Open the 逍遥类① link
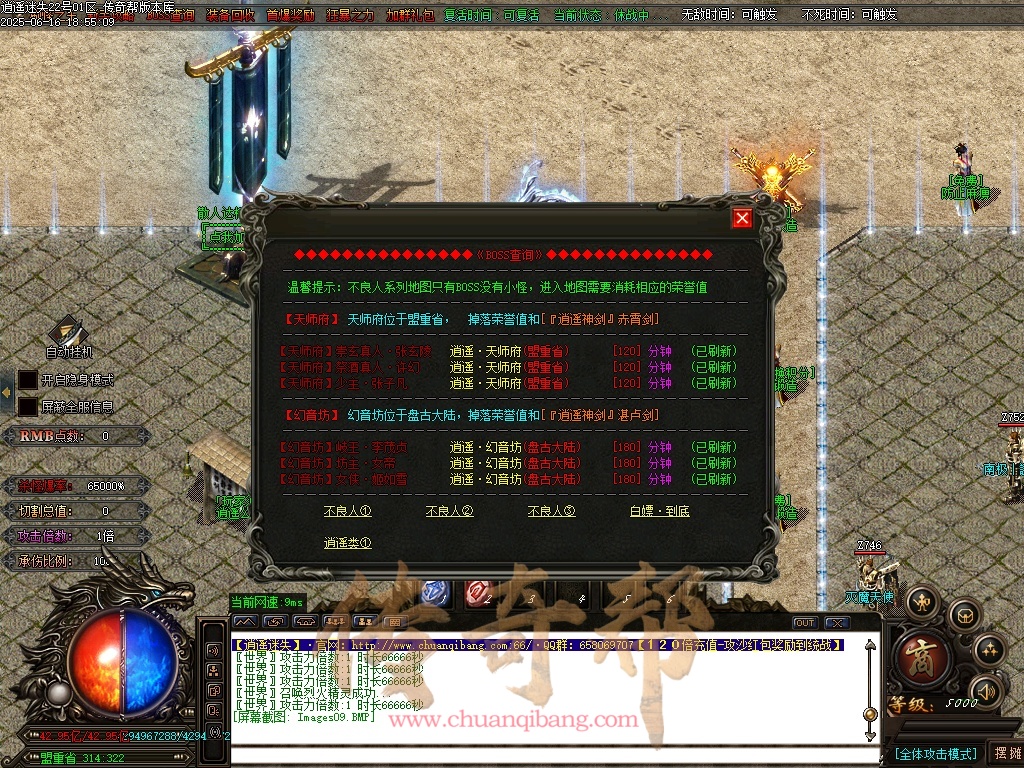Screen dimensions: 1024x768 (347, 543)
